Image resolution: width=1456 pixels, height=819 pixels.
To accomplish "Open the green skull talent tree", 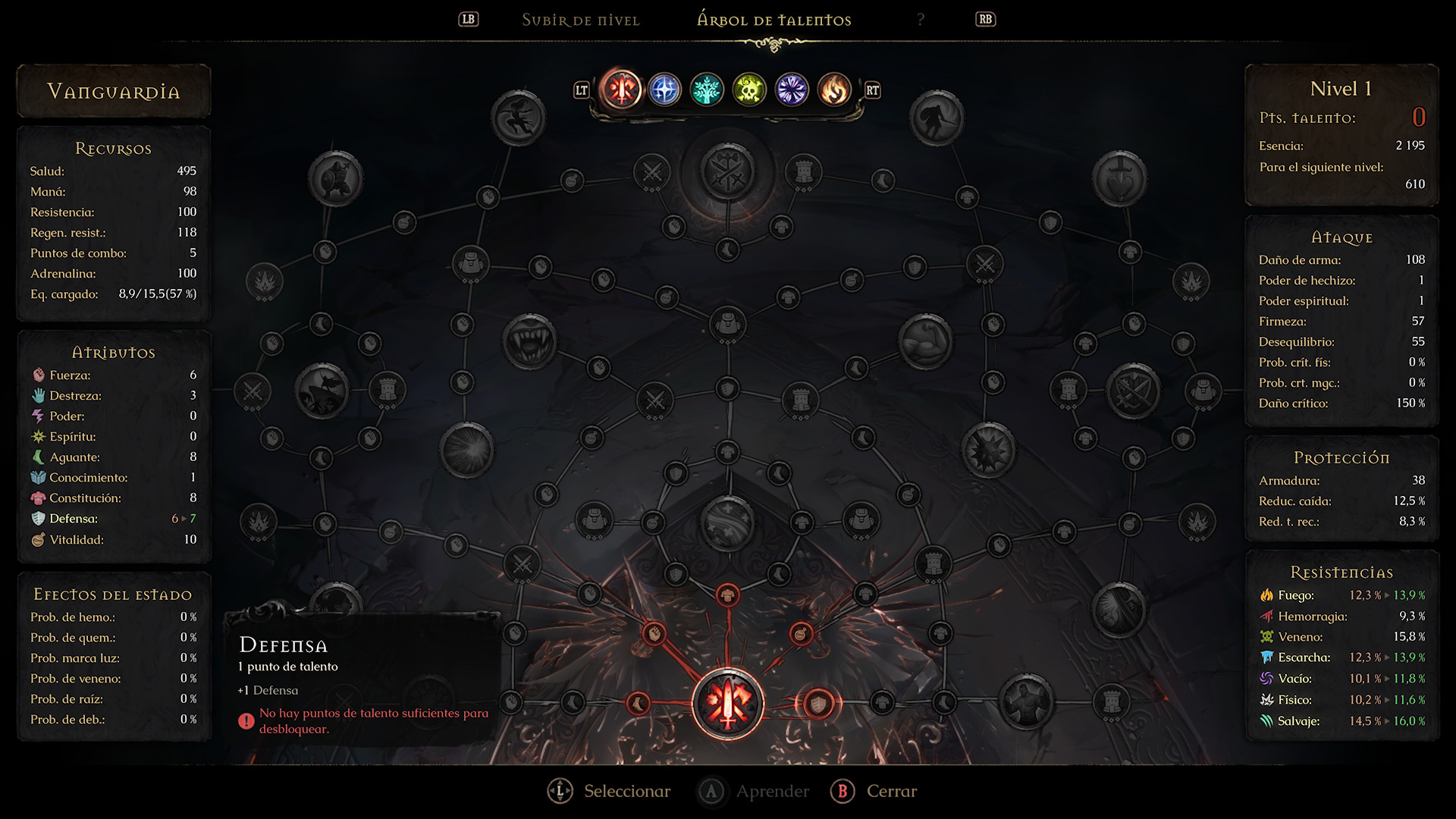I will coord(749,90).
